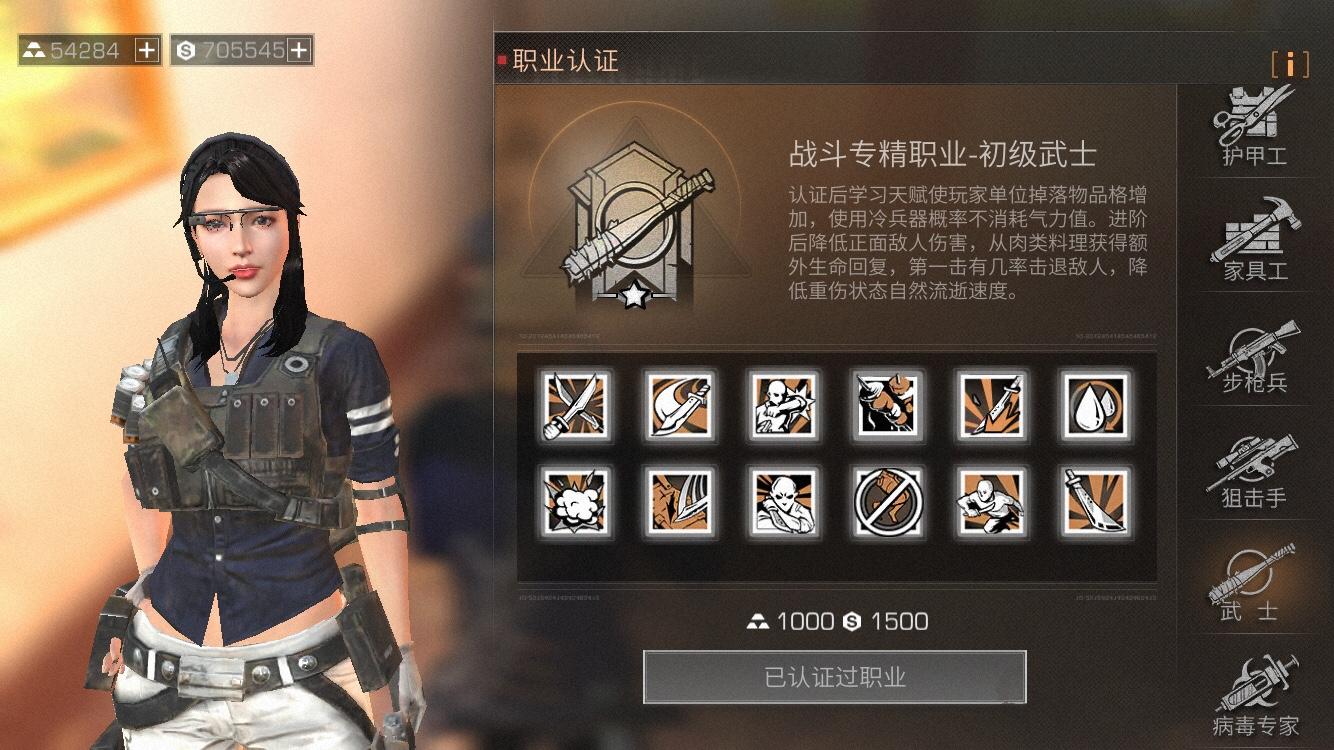Viewport: 1334px width, 750px height.
Task: Switch to the 狙击手 sniper tab
Action: (x=1253, y=465)
